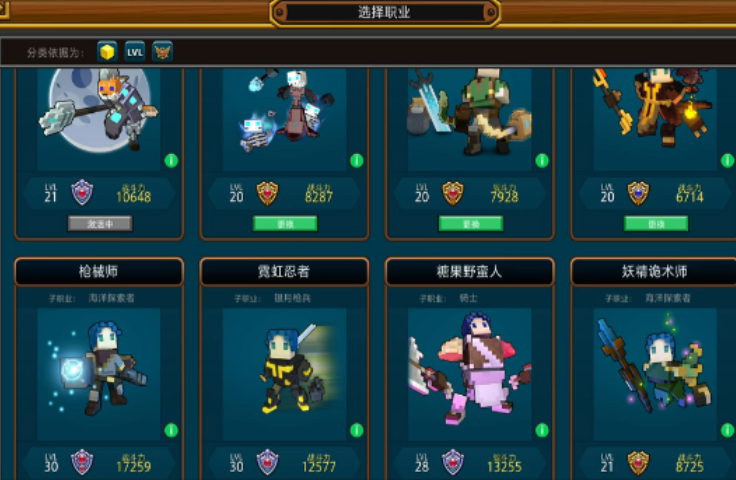
Task: Sort classes by the yellow cube icon
Action: click(x=107, y=51)
